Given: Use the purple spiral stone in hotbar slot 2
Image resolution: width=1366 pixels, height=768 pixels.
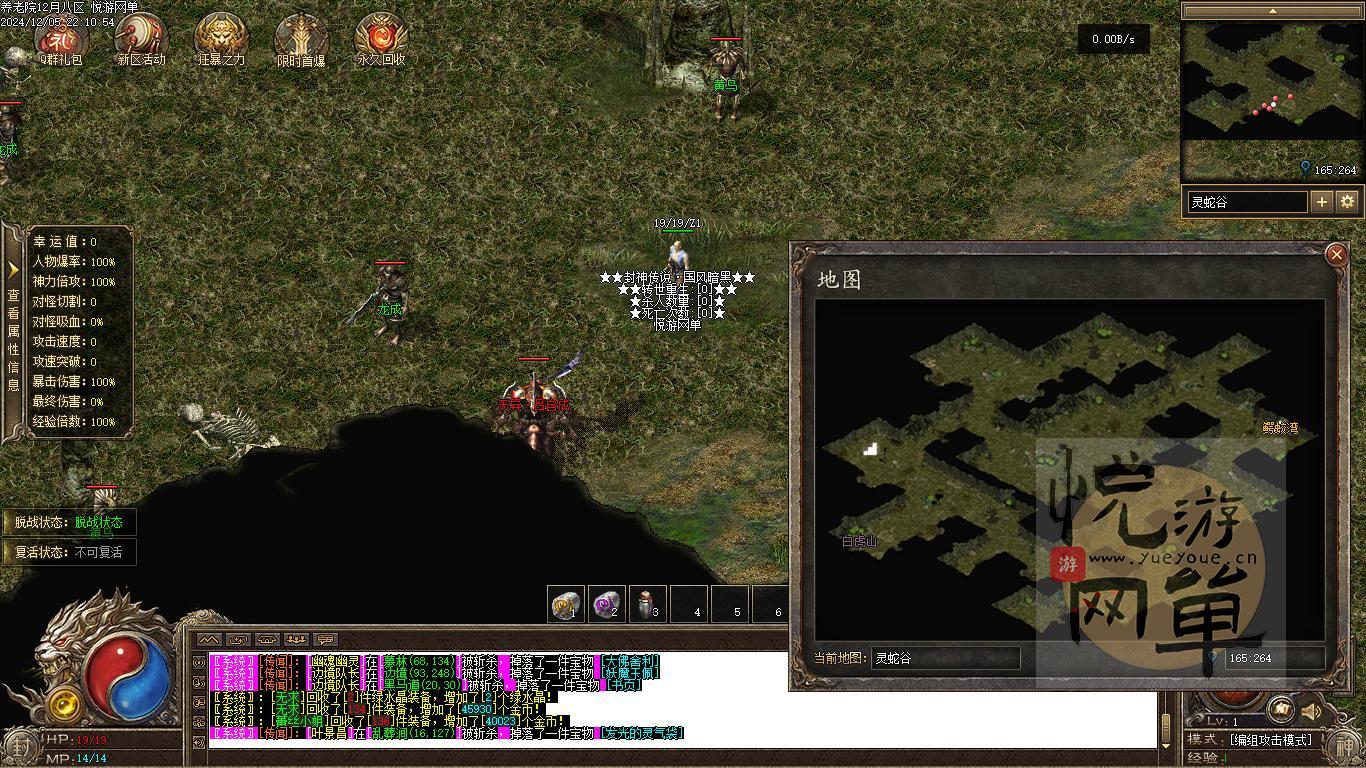Looking at the screenshot, I should (607, 604).
